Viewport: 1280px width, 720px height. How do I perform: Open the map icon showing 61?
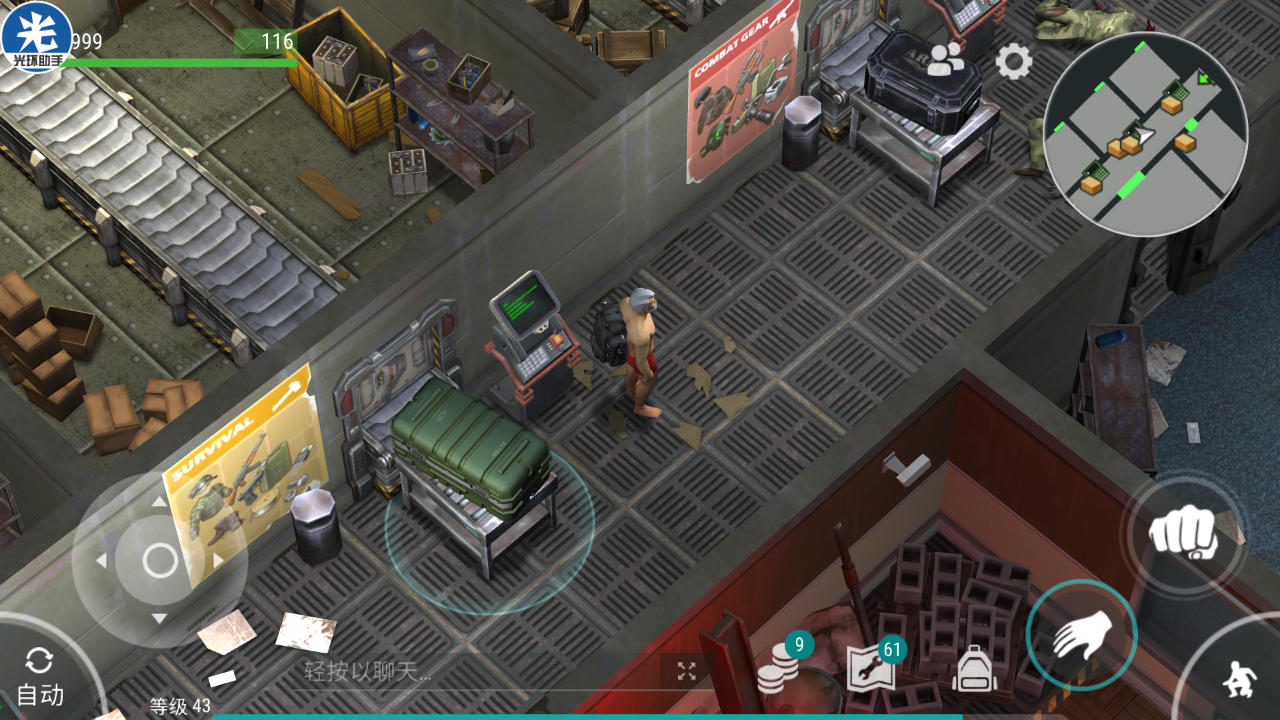871,667
